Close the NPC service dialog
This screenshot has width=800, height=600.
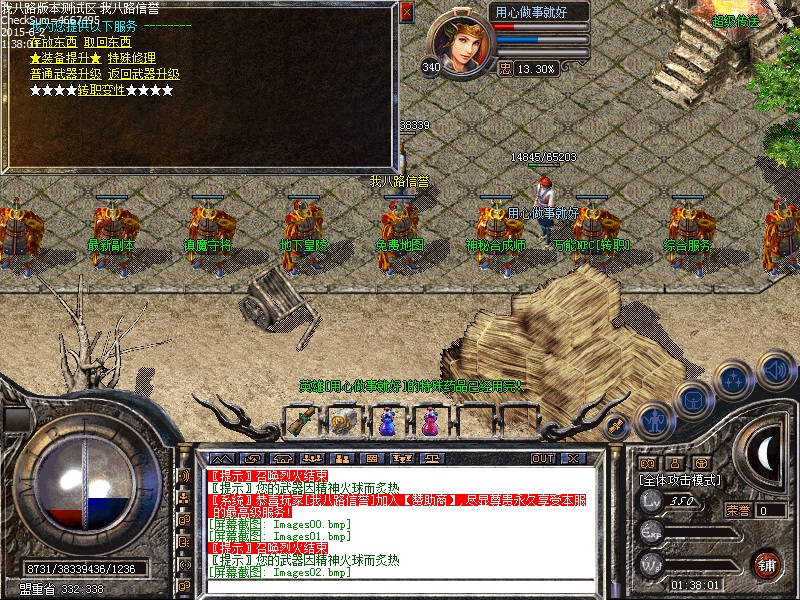[x=406, y=12]
